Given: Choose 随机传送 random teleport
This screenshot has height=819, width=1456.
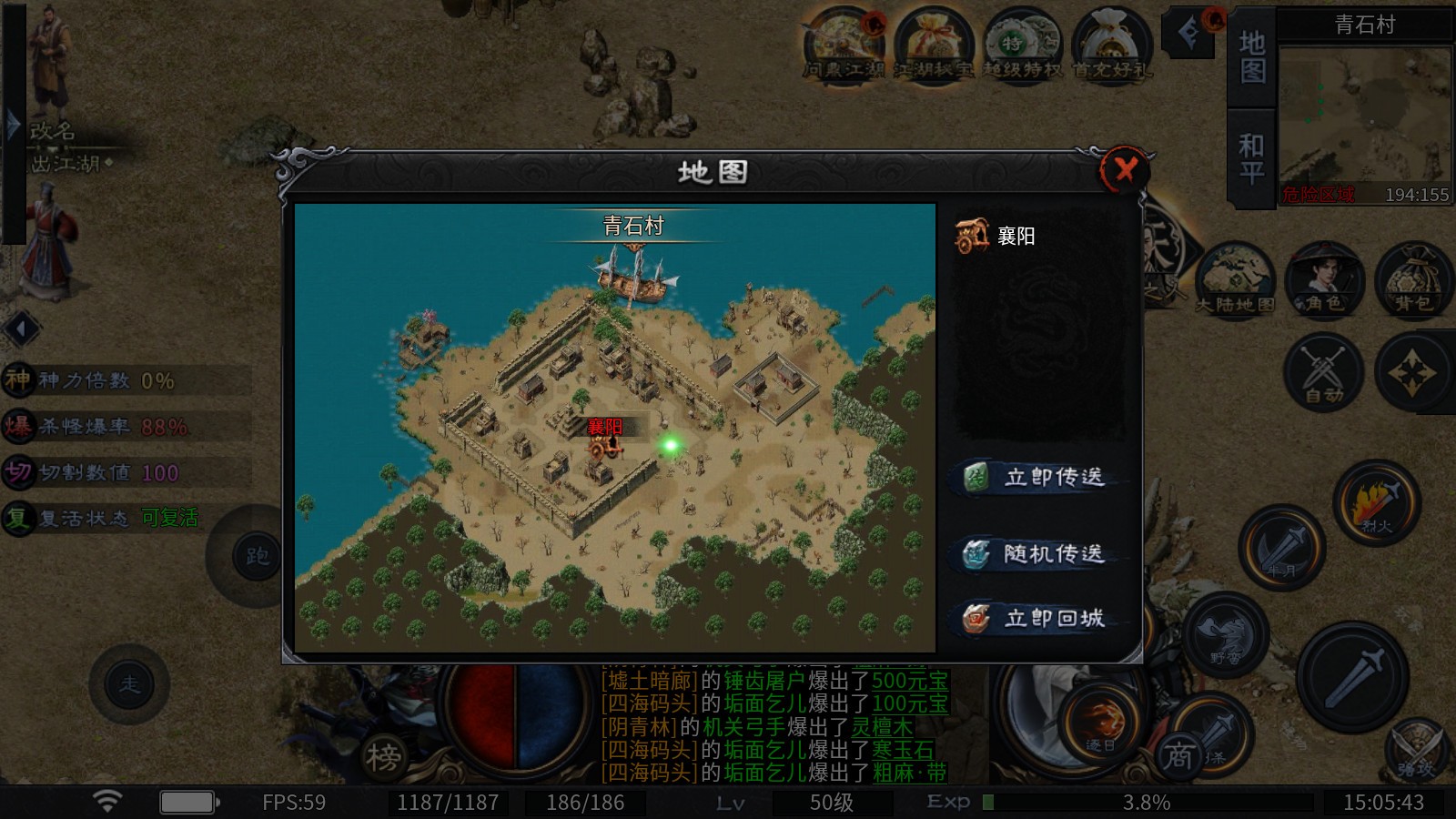Looking at the screenshot, I should [1038, 553].
